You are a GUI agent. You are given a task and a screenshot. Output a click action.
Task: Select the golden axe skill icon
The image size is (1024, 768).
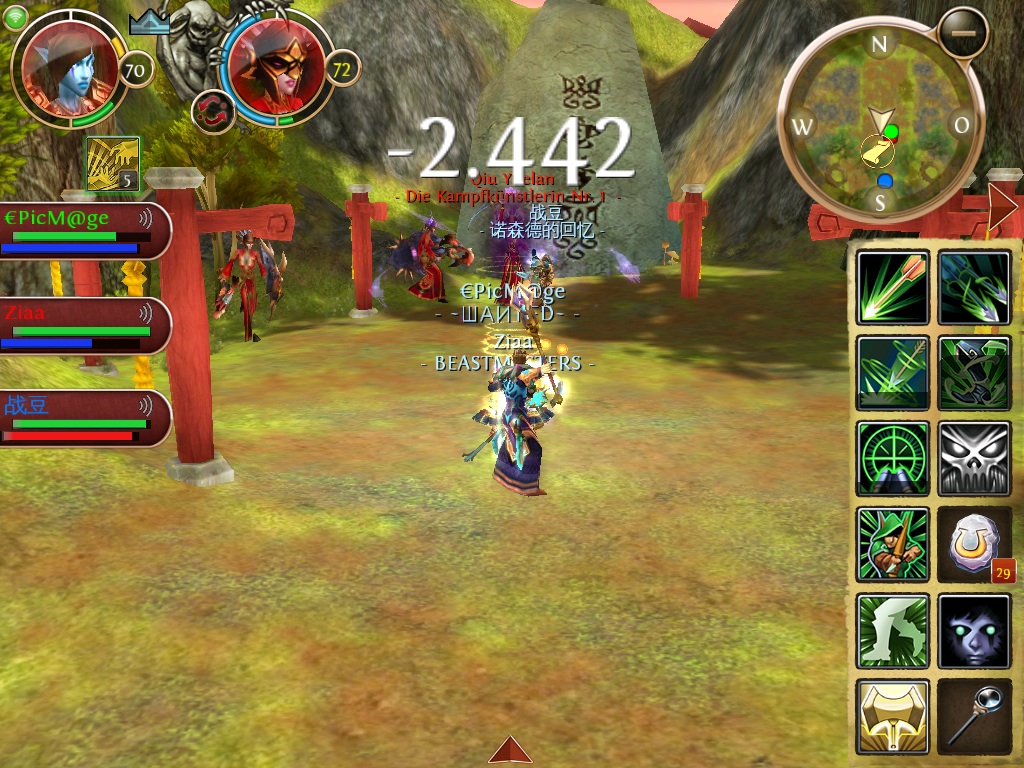[x=892, y=716]
